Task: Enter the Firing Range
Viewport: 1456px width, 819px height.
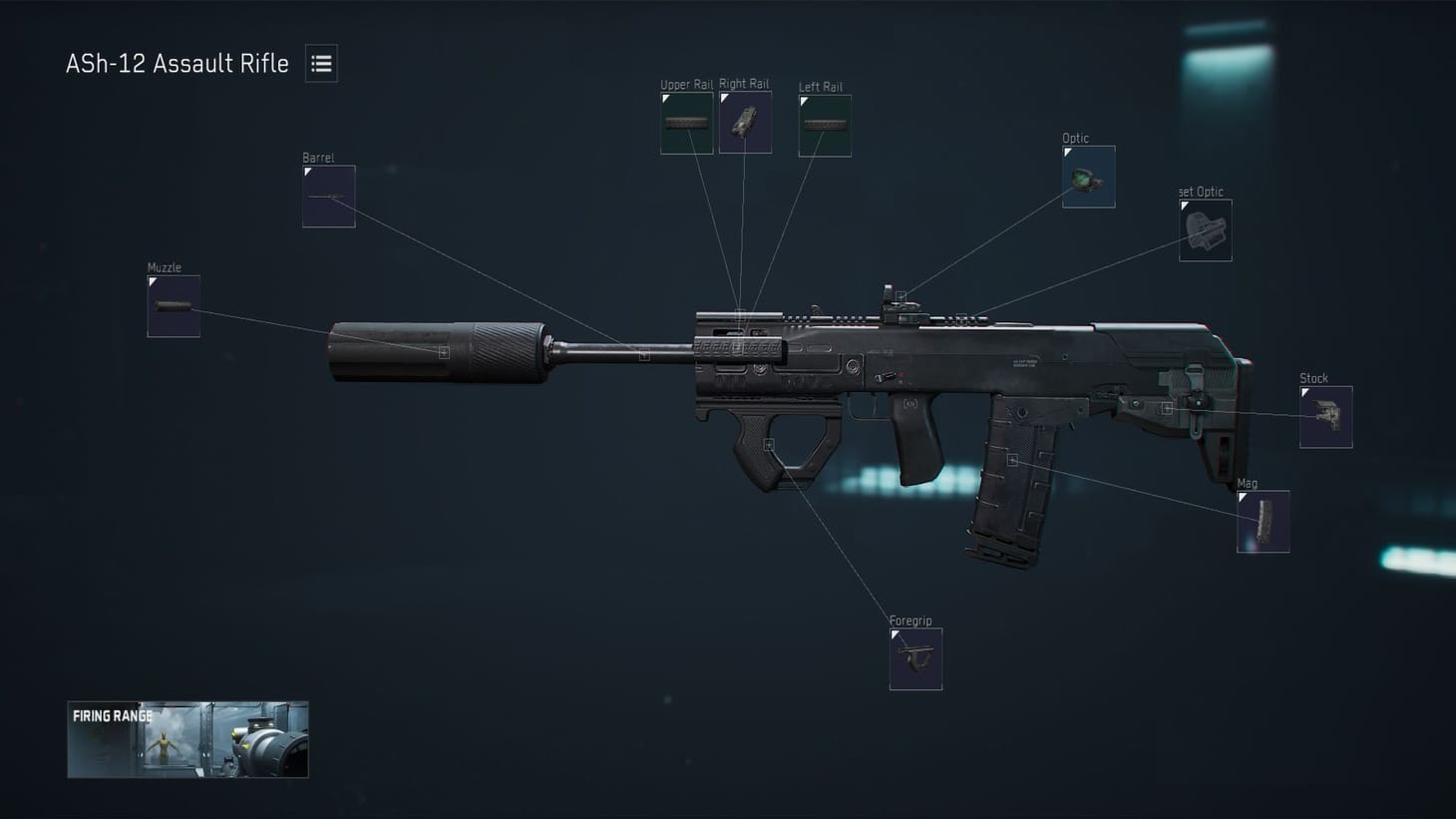Action: pos(187,739)
